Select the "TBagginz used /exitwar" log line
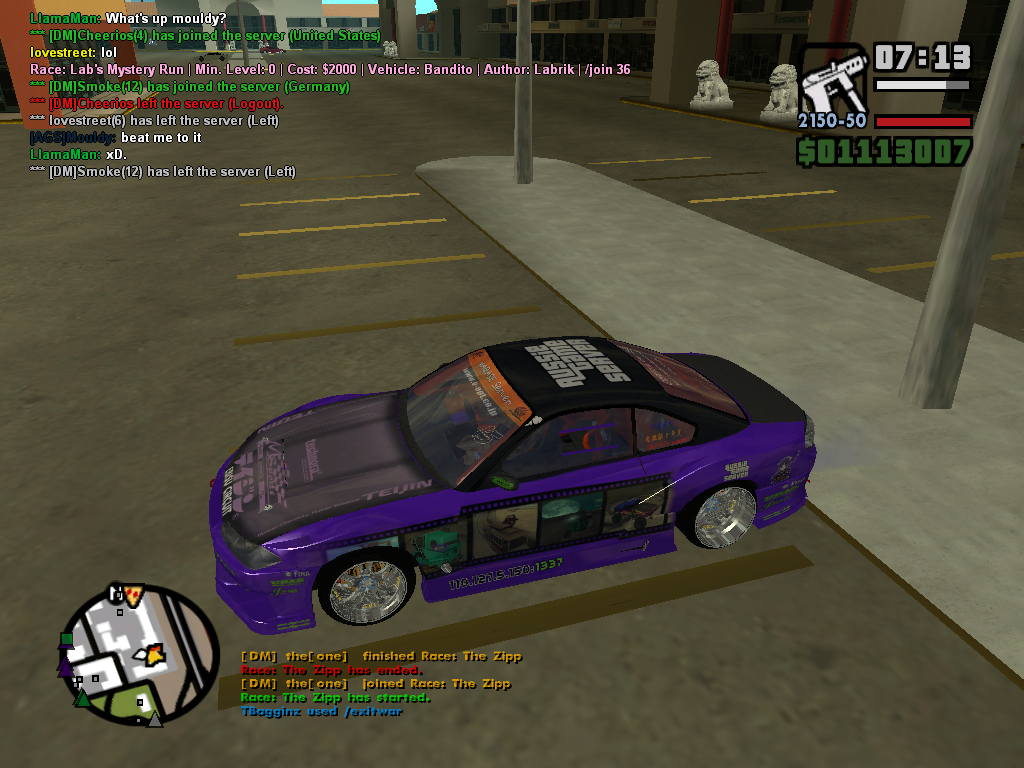Viewport: 1024px width, 768px height. click(x=321, y=711)
